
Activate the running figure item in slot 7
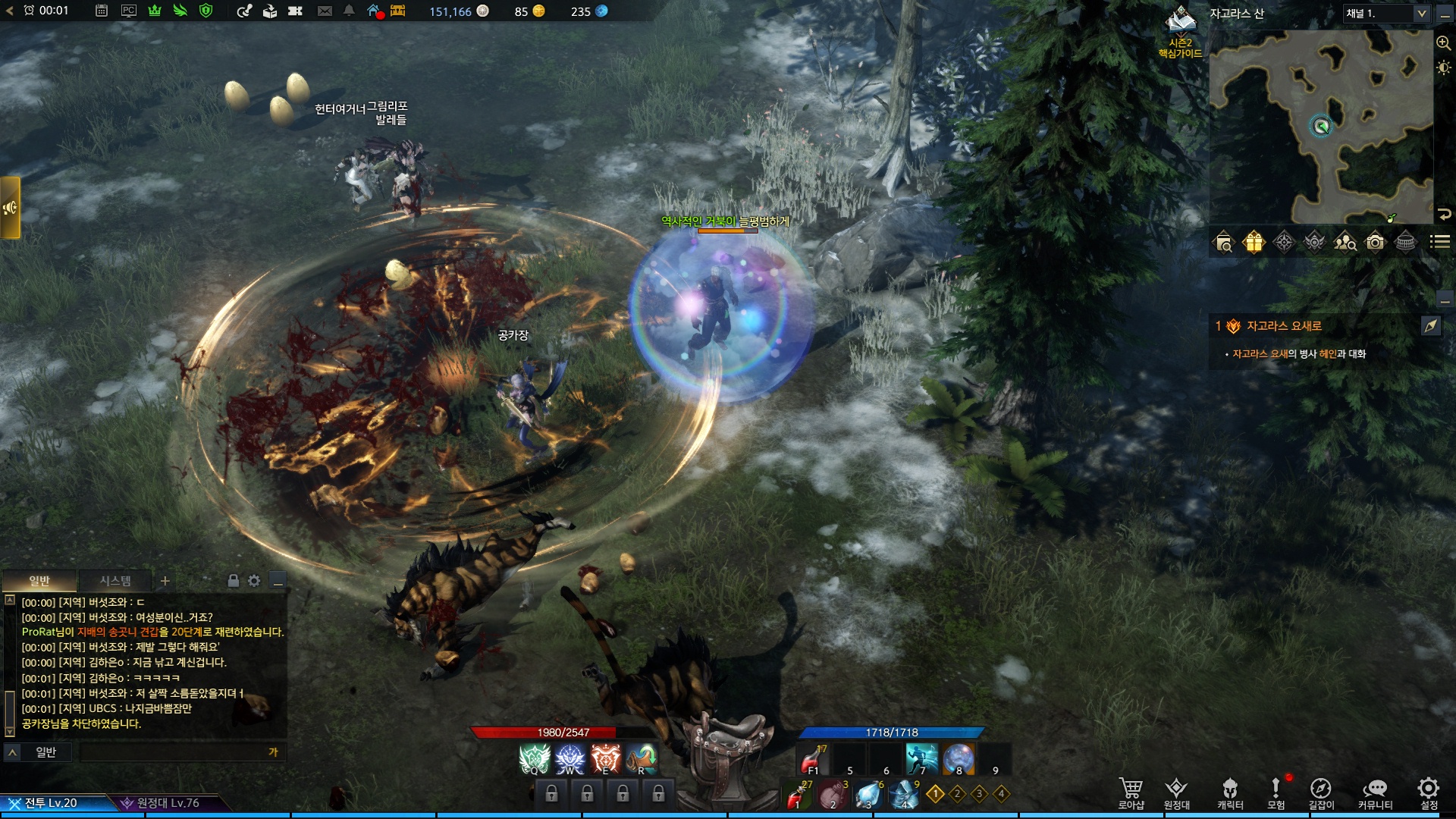pos(922,758)
